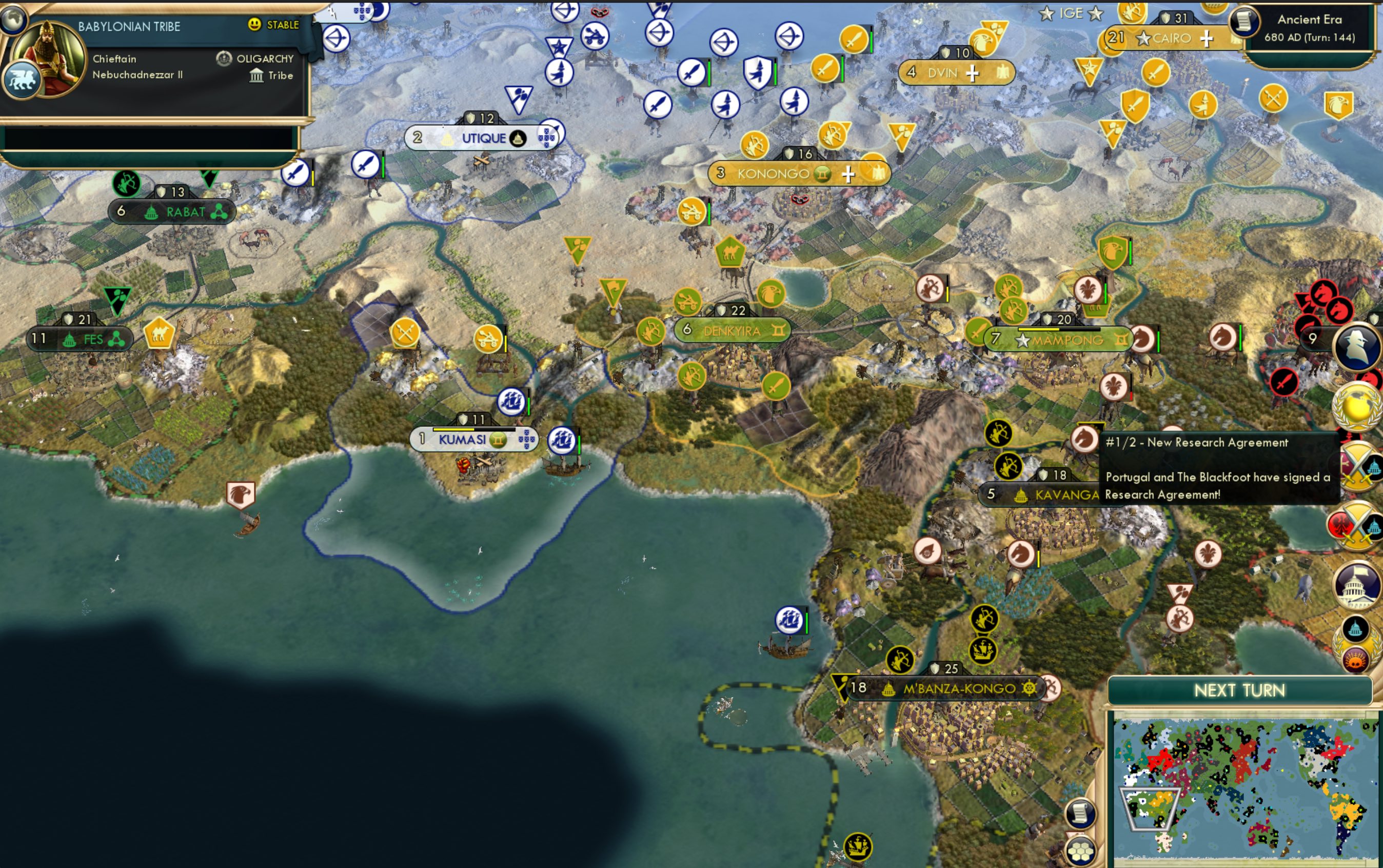This screenshot has width=1383, height=868.
Task: Open the notification log scroll above minimap
Action: coord(1080,814)
